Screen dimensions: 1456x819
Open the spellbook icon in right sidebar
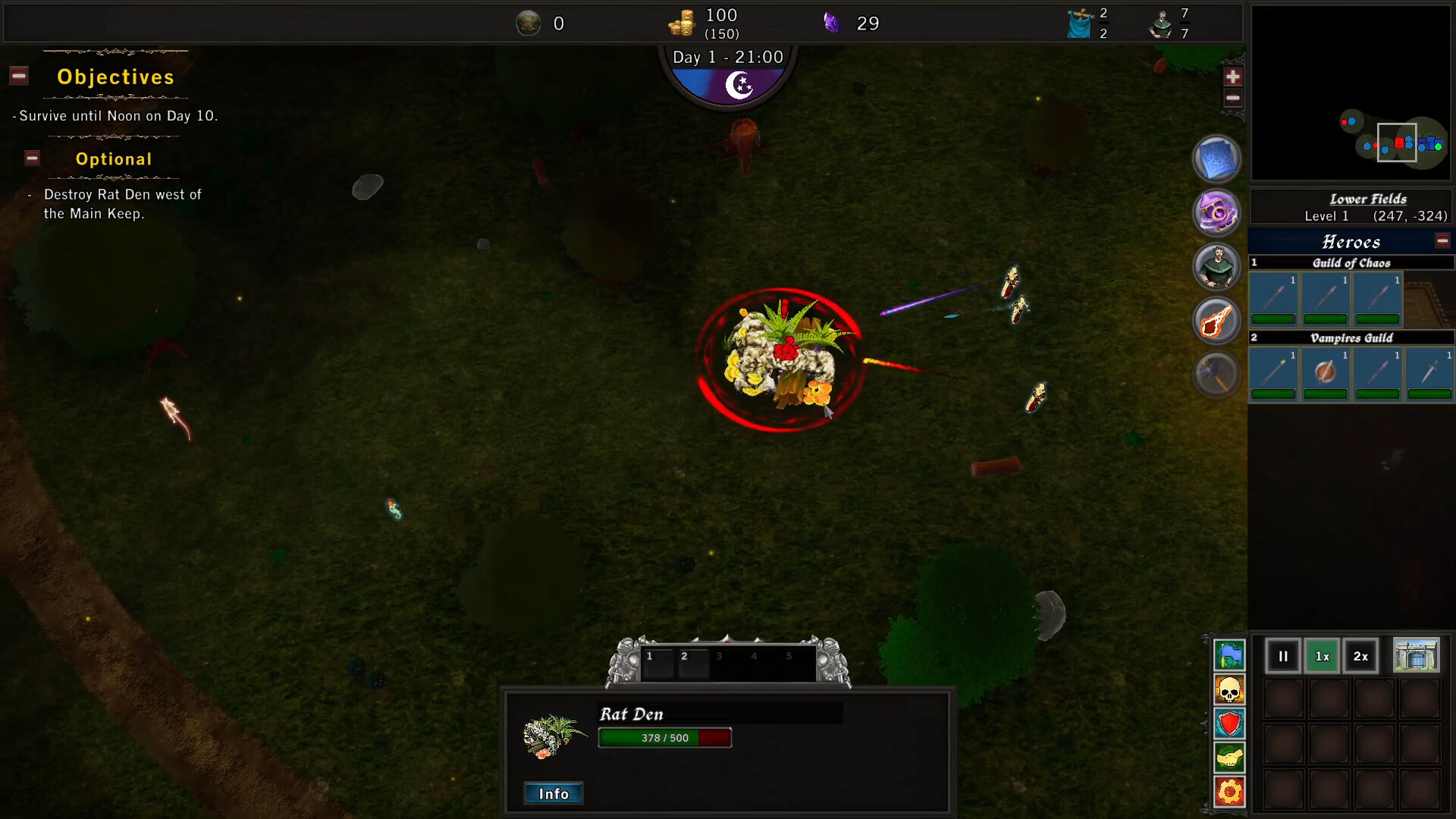(x=1216, y=158)
